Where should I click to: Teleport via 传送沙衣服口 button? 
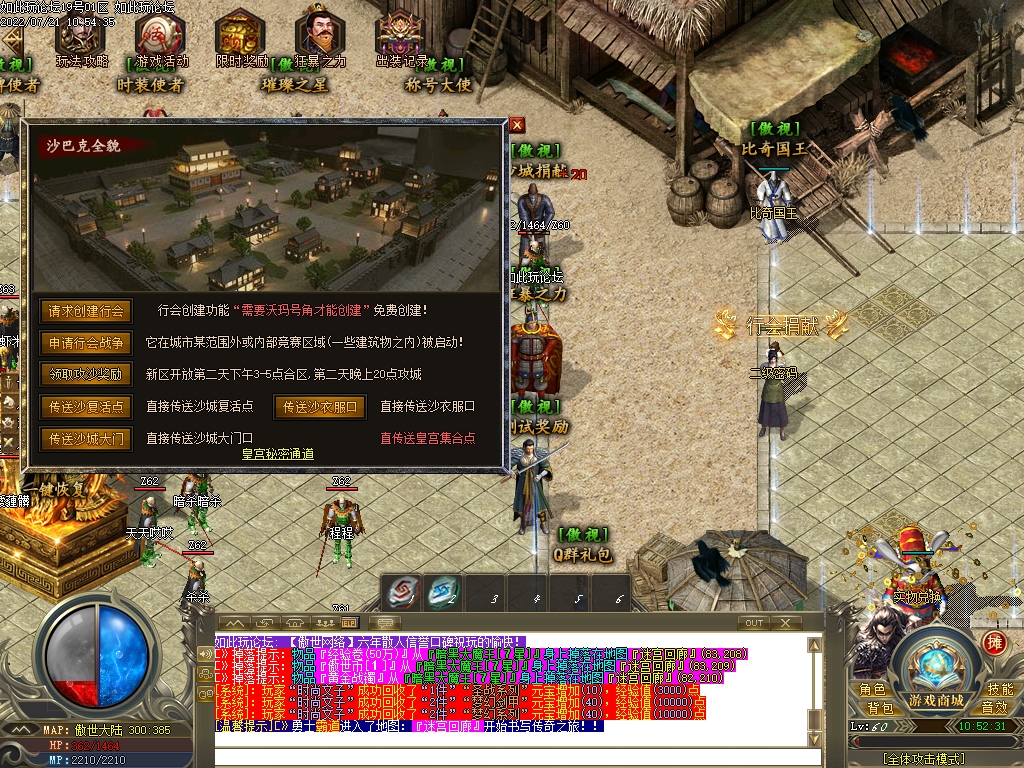319,407
